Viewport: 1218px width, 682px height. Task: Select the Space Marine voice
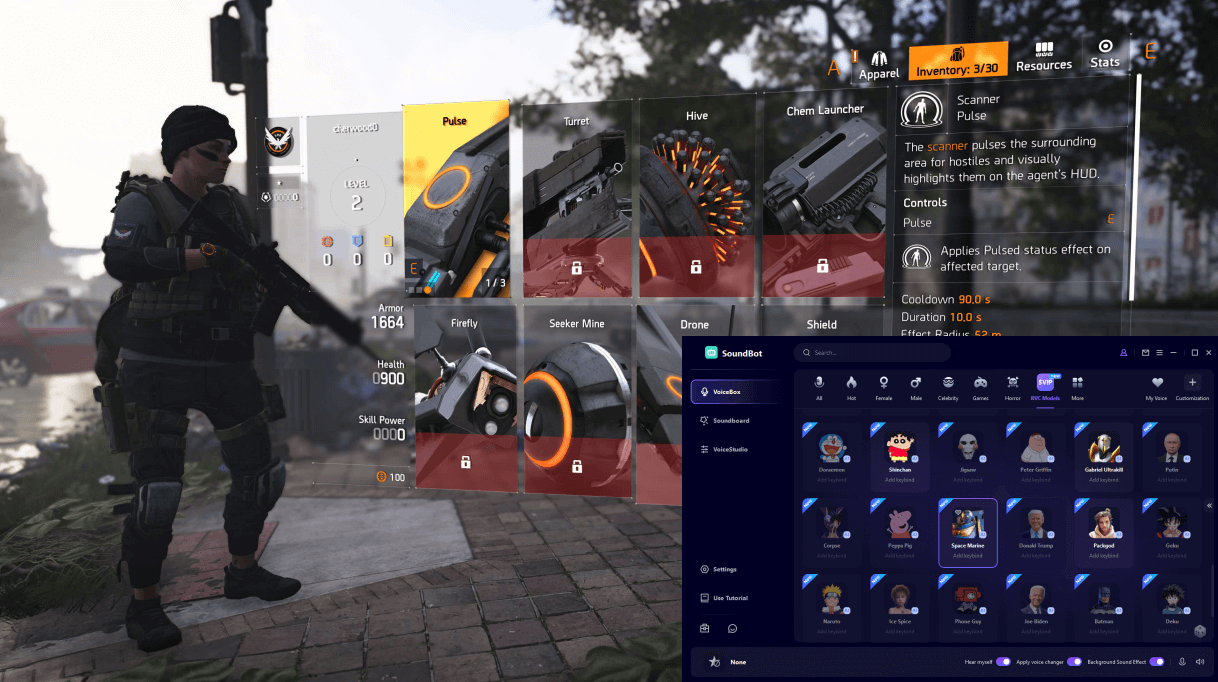pyautogui.click(x=968, y=532)
